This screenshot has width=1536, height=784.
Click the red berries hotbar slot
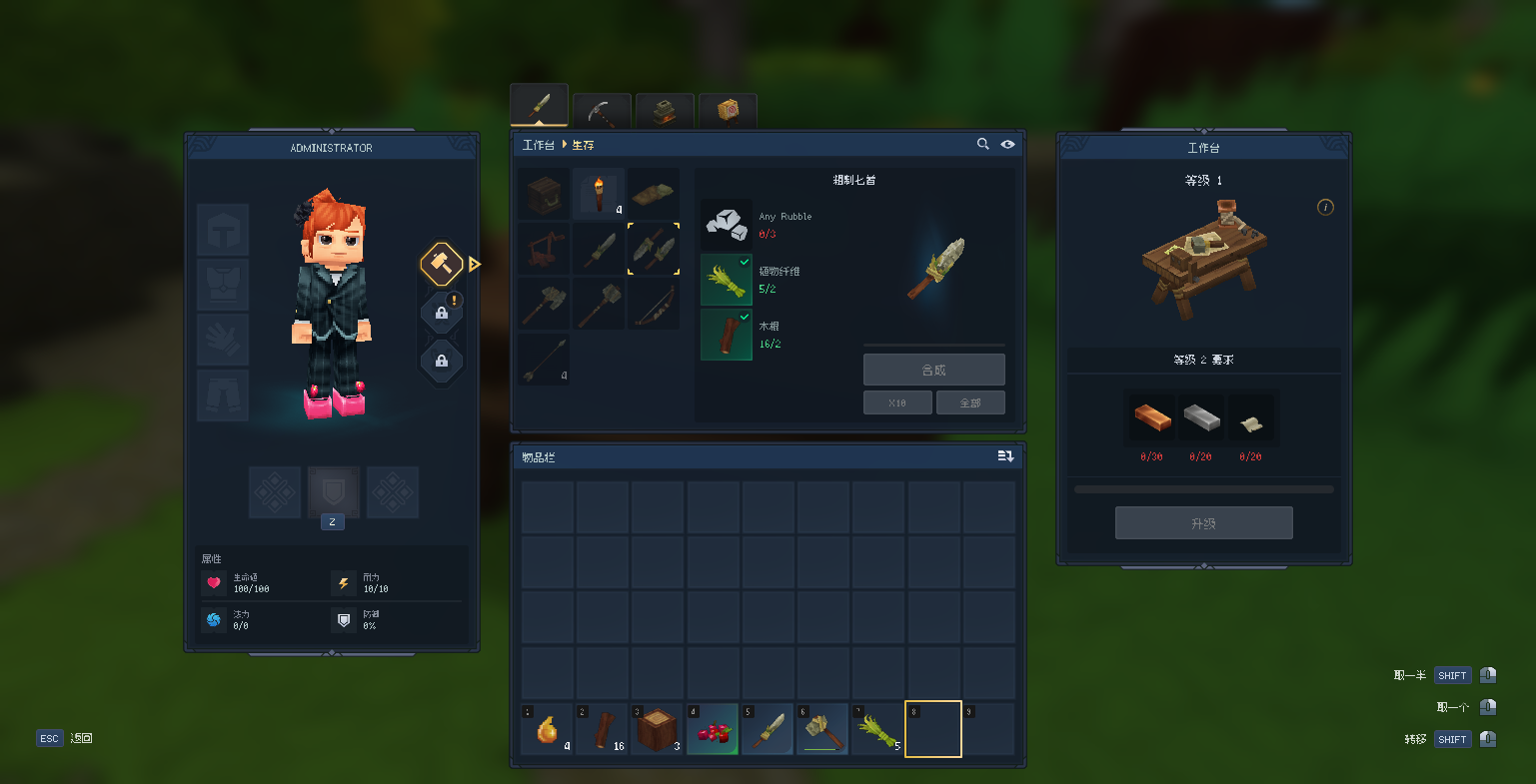[x=712, y=729]
